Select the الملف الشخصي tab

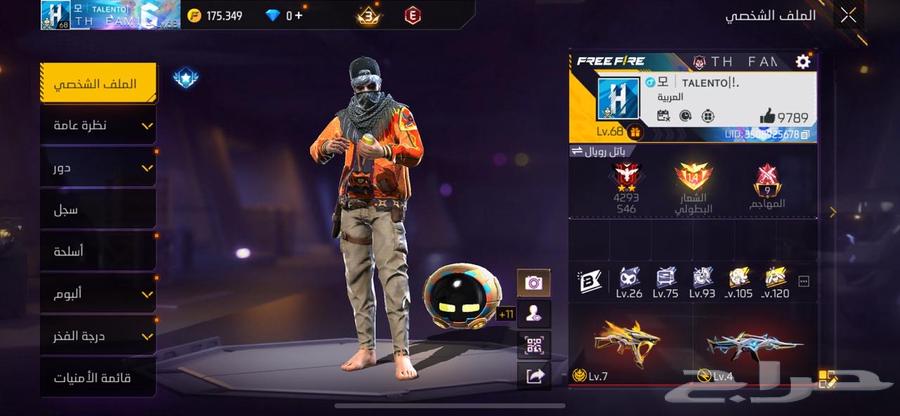(98, 83)
